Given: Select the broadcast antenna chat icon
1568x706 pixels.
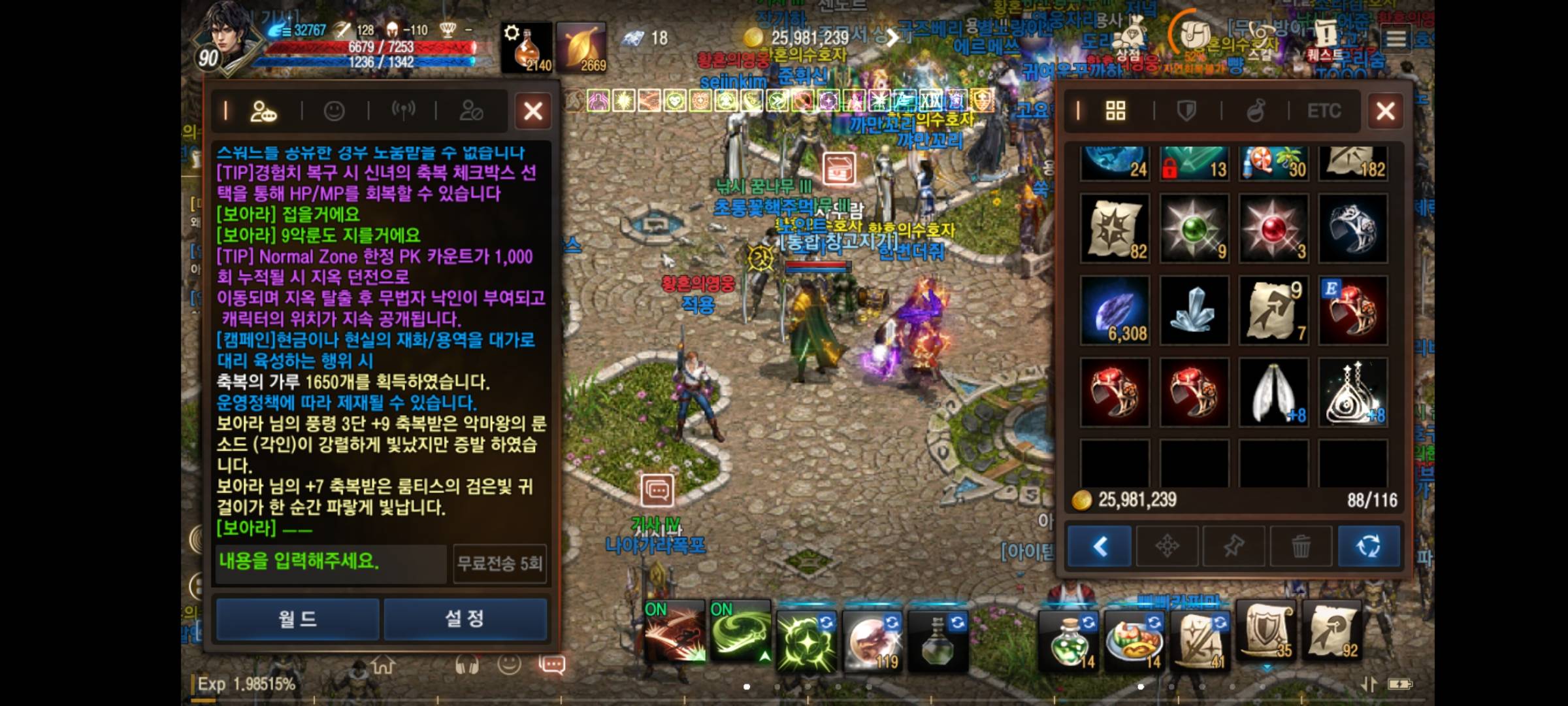Looking at the screenshot, I should tap(405, 110).
